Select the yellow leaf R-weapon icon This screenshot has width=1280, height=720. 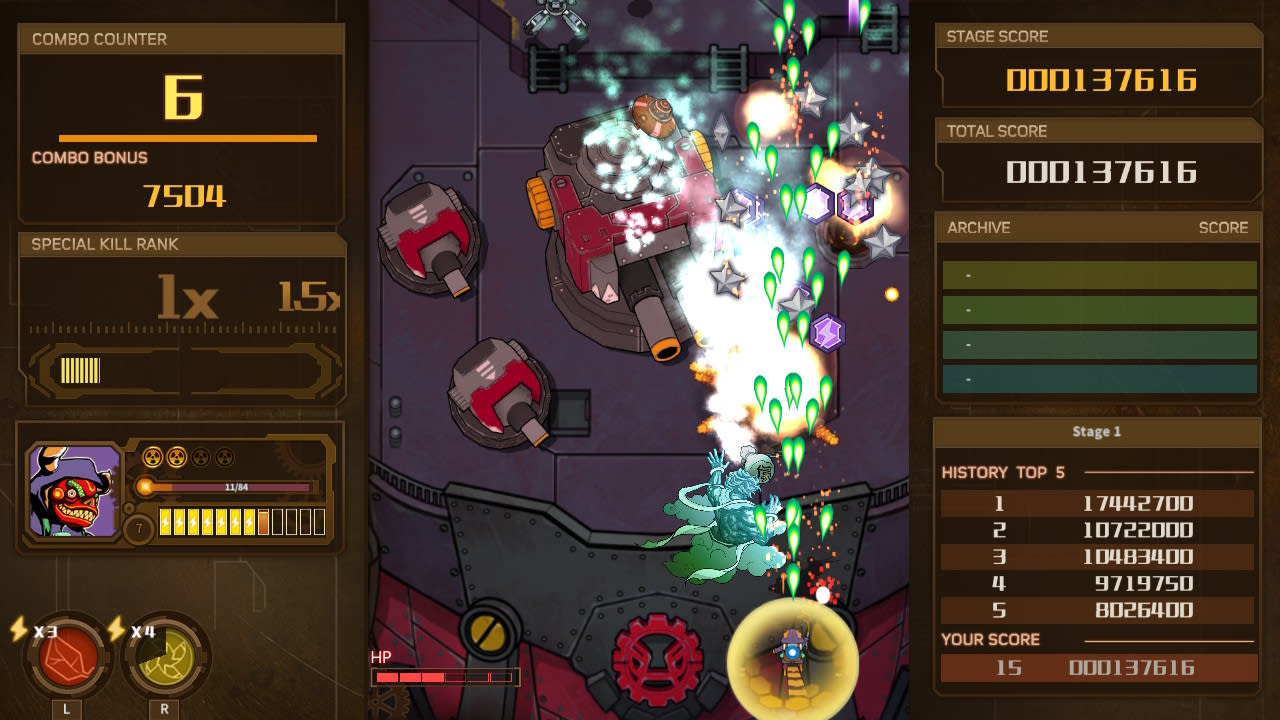pos(165,663)
